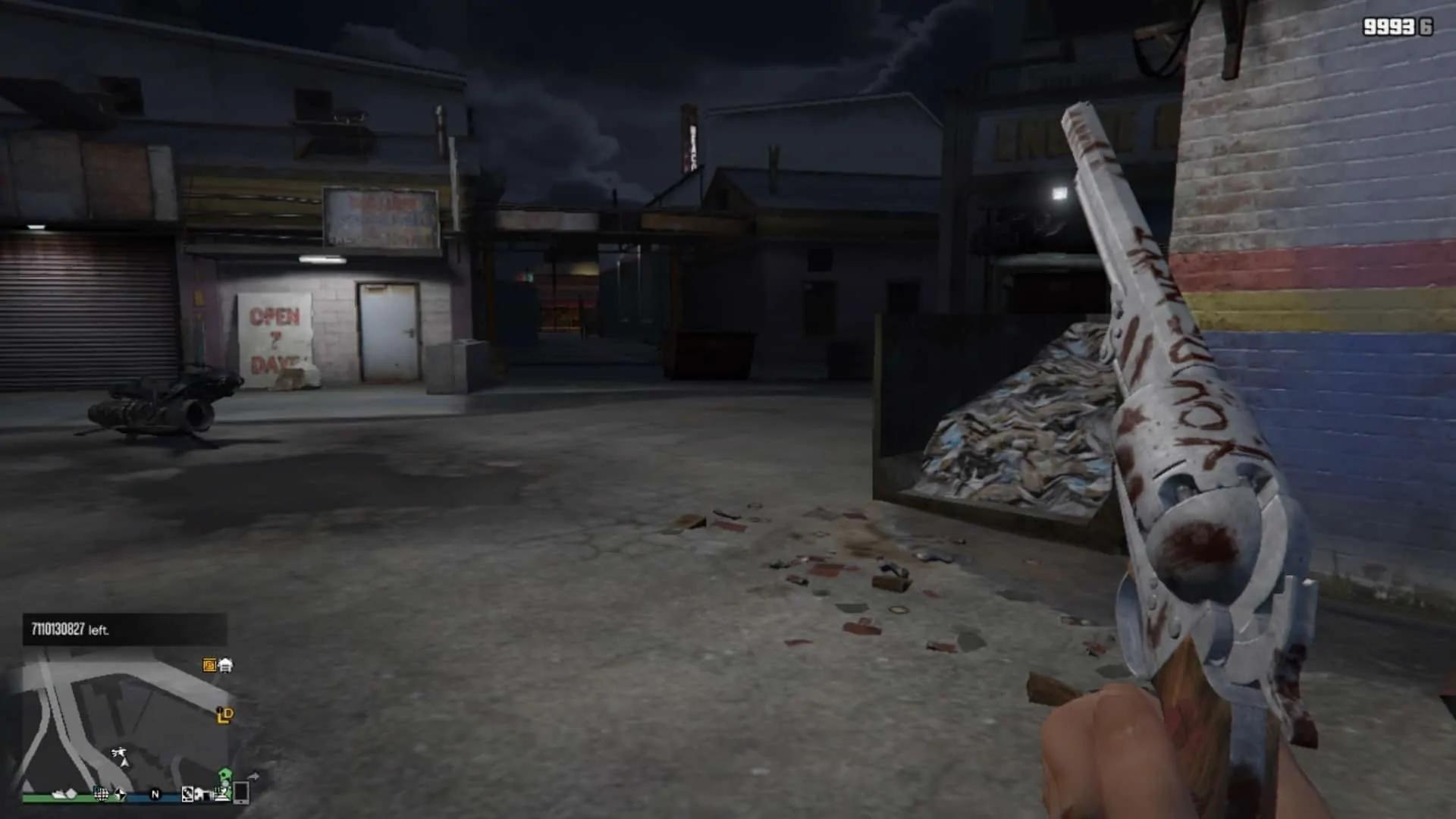The width and height of the screenshot is (1456, 819).
Task: Select the smartphone icon at minimap bottom-right
Action: click(241, 795)
